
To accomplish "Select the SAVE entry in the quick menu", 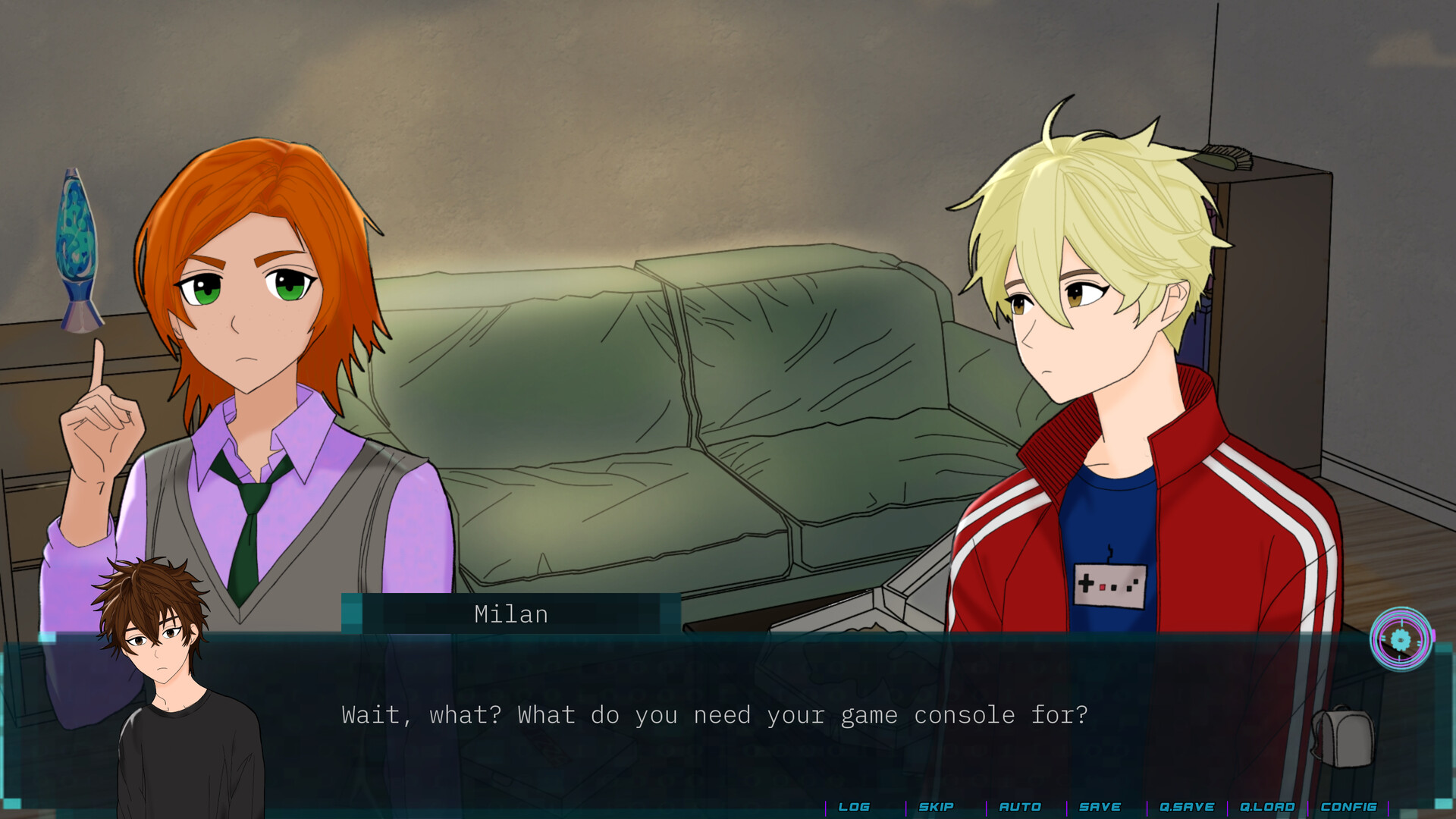I will pyautogui.click(x=1100, y=807).
